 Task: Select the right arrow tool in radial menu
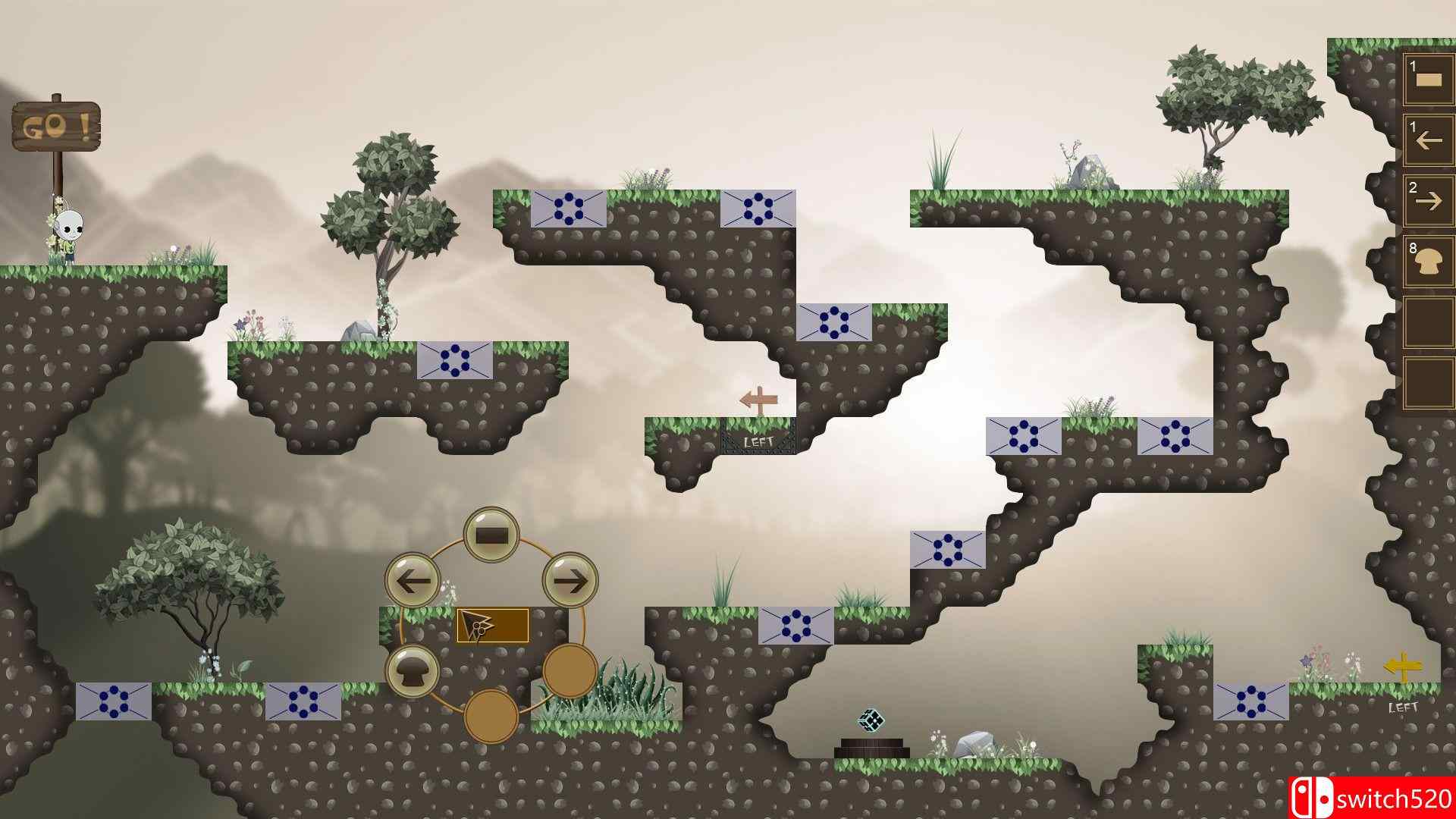(570, 581)
